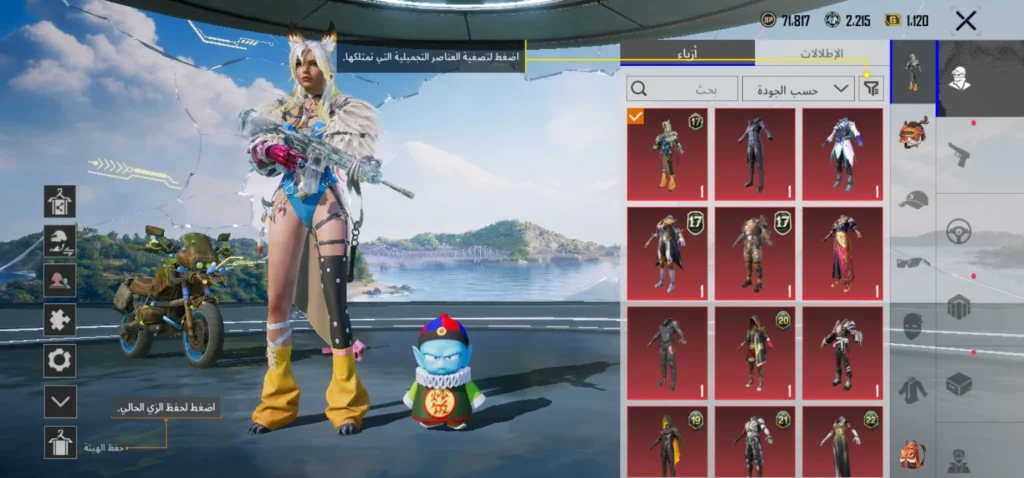Open the حسب الجودة sort dropdown
Screen dimensions: 1024x478
click(798, 89)
